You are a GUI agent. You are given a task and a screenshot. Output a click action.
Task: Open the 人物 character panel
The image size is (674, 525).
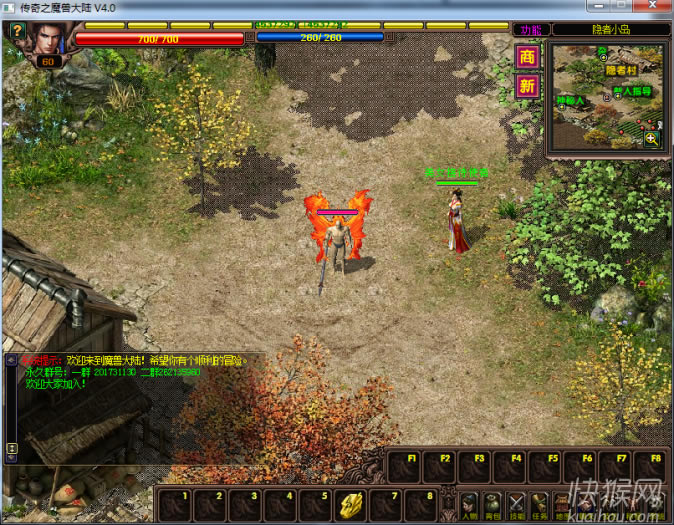pos(469,503)
